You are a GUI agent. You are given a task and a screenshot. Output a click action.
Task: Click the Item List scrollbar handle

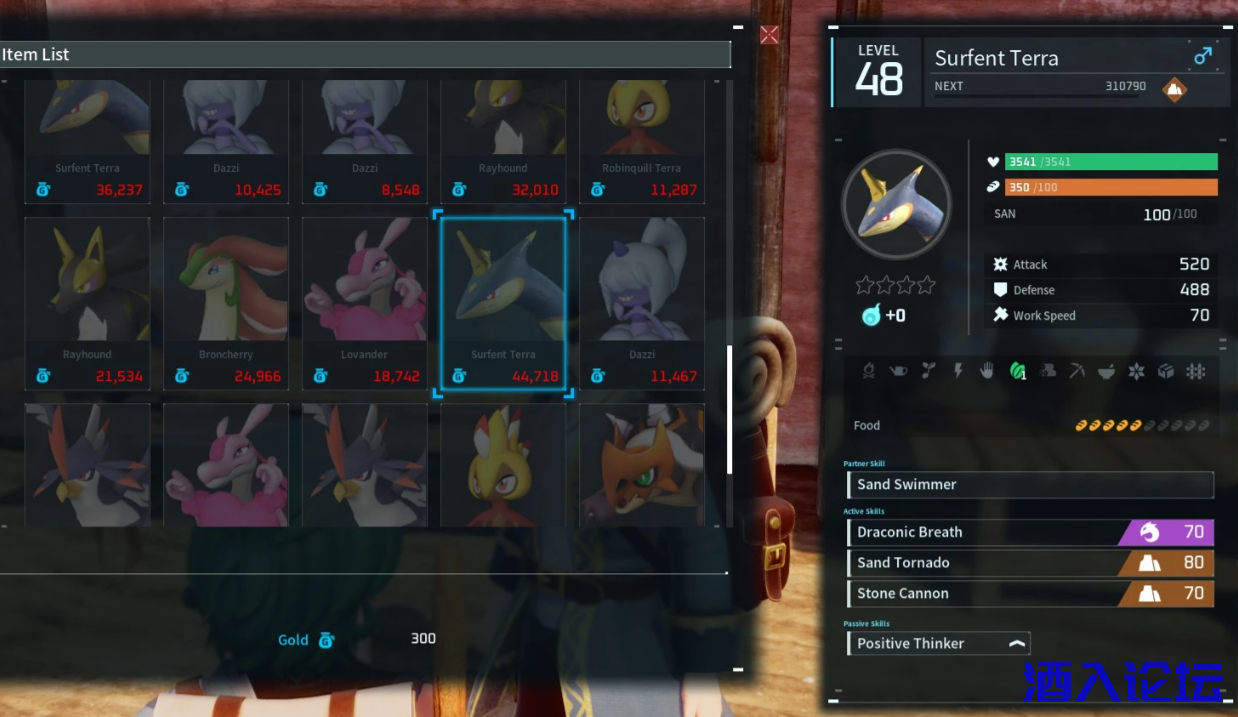730,409
